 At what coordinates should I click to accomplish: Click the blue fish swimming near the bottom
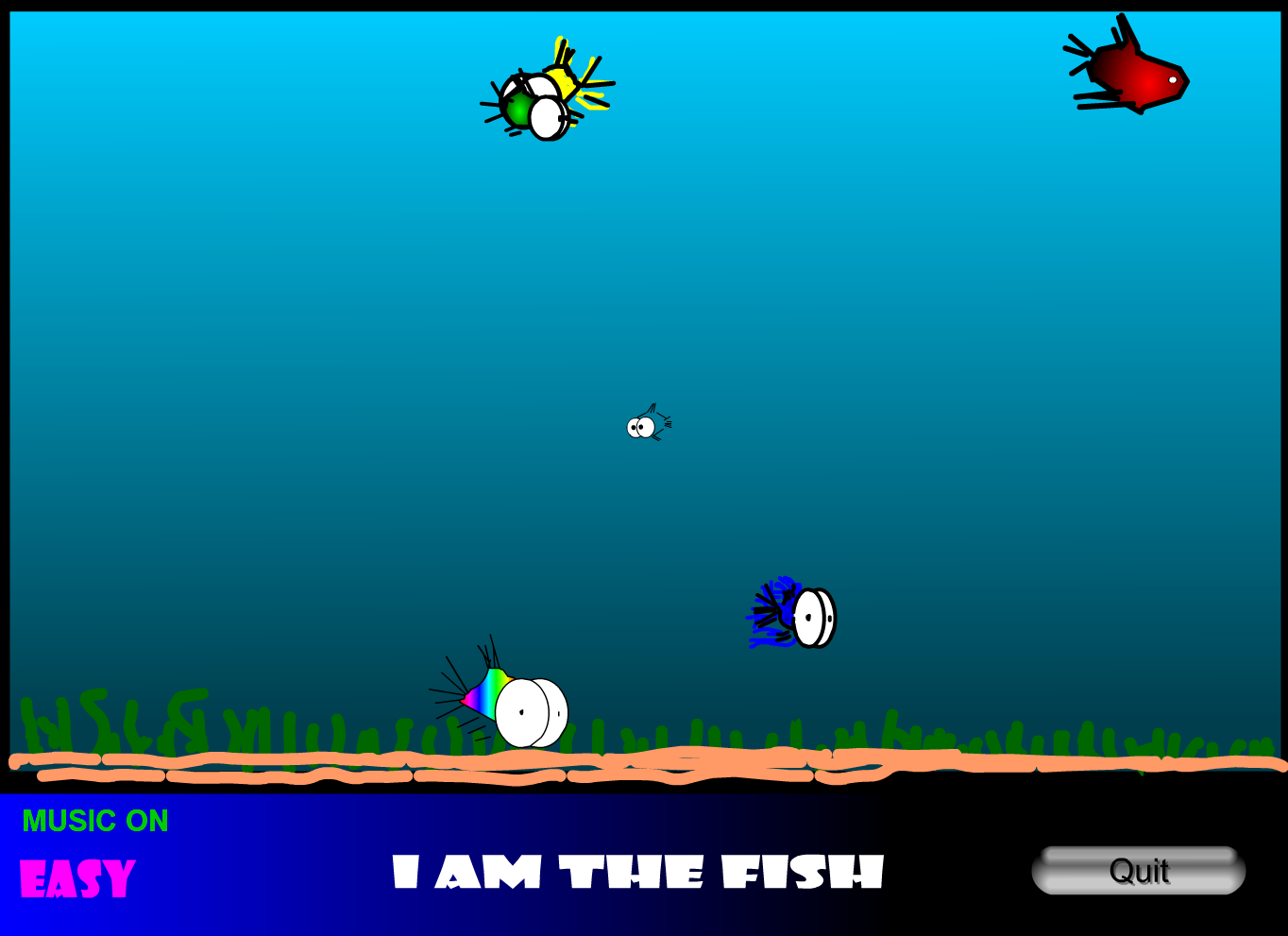[x=793, y=614]
